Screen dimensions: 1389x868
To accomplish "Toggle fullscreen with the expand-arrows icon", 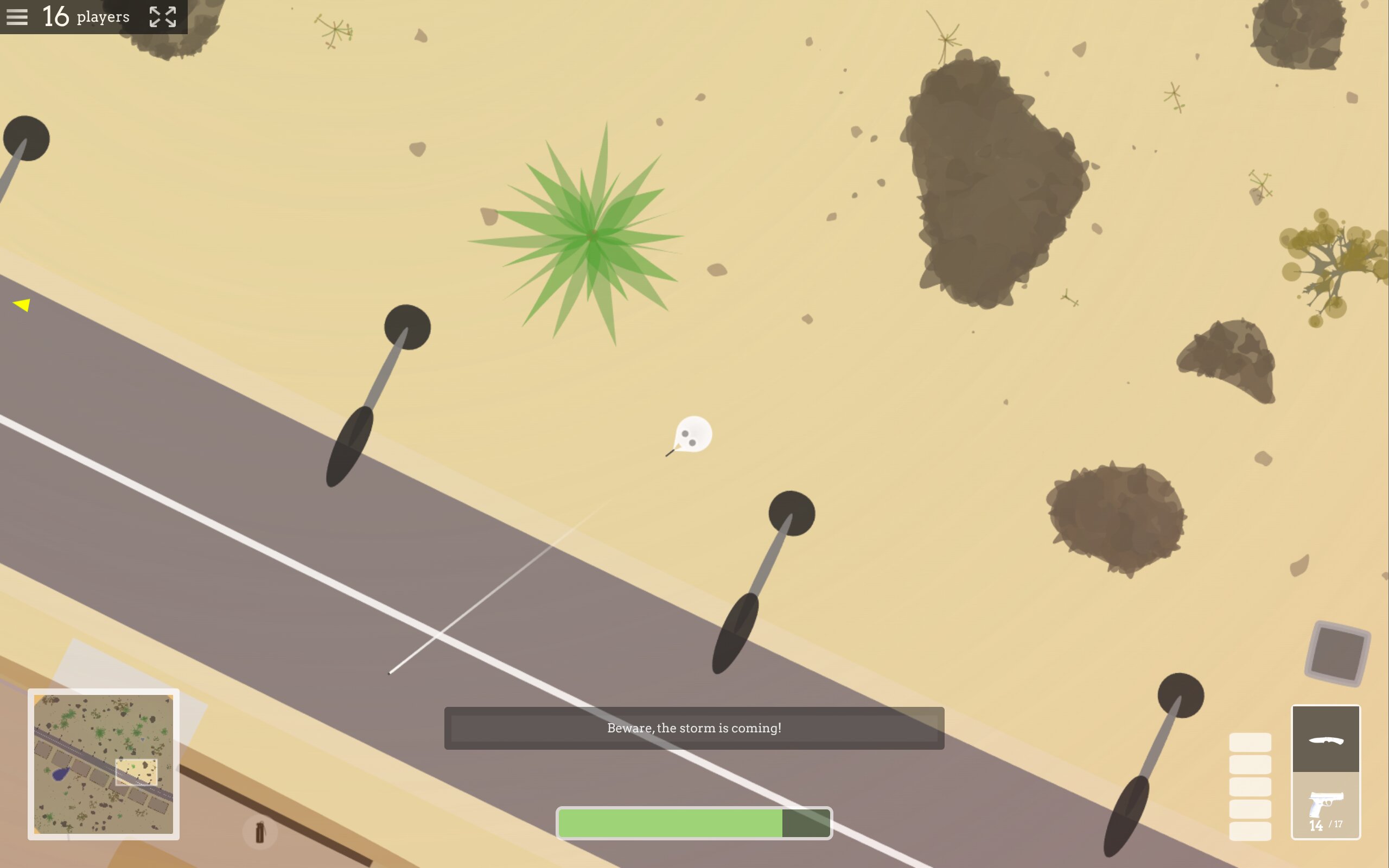I will point(162,16).
